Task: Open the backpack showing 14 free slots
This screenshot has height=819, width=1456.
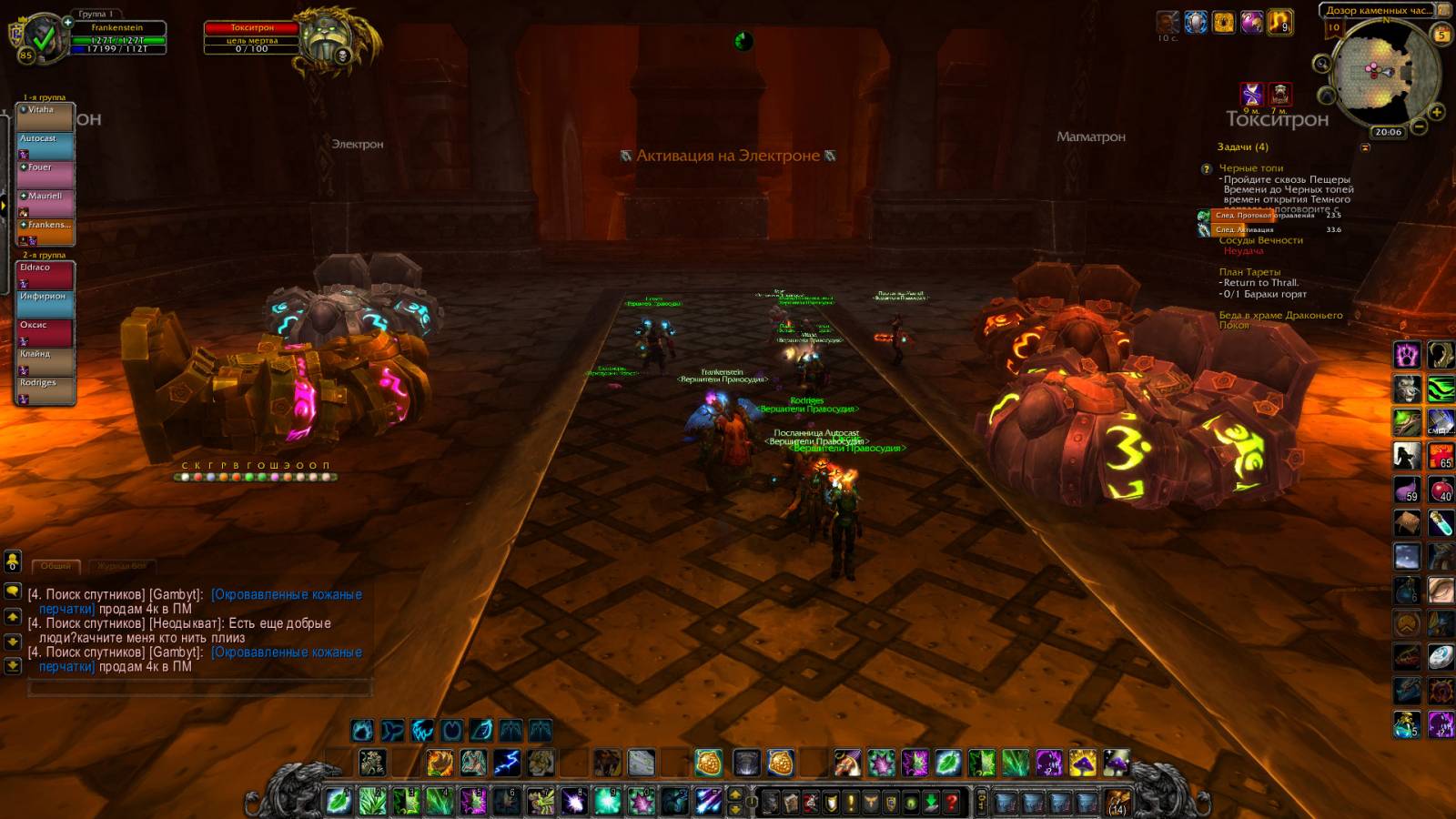Action: click(x=1117, y=802)
